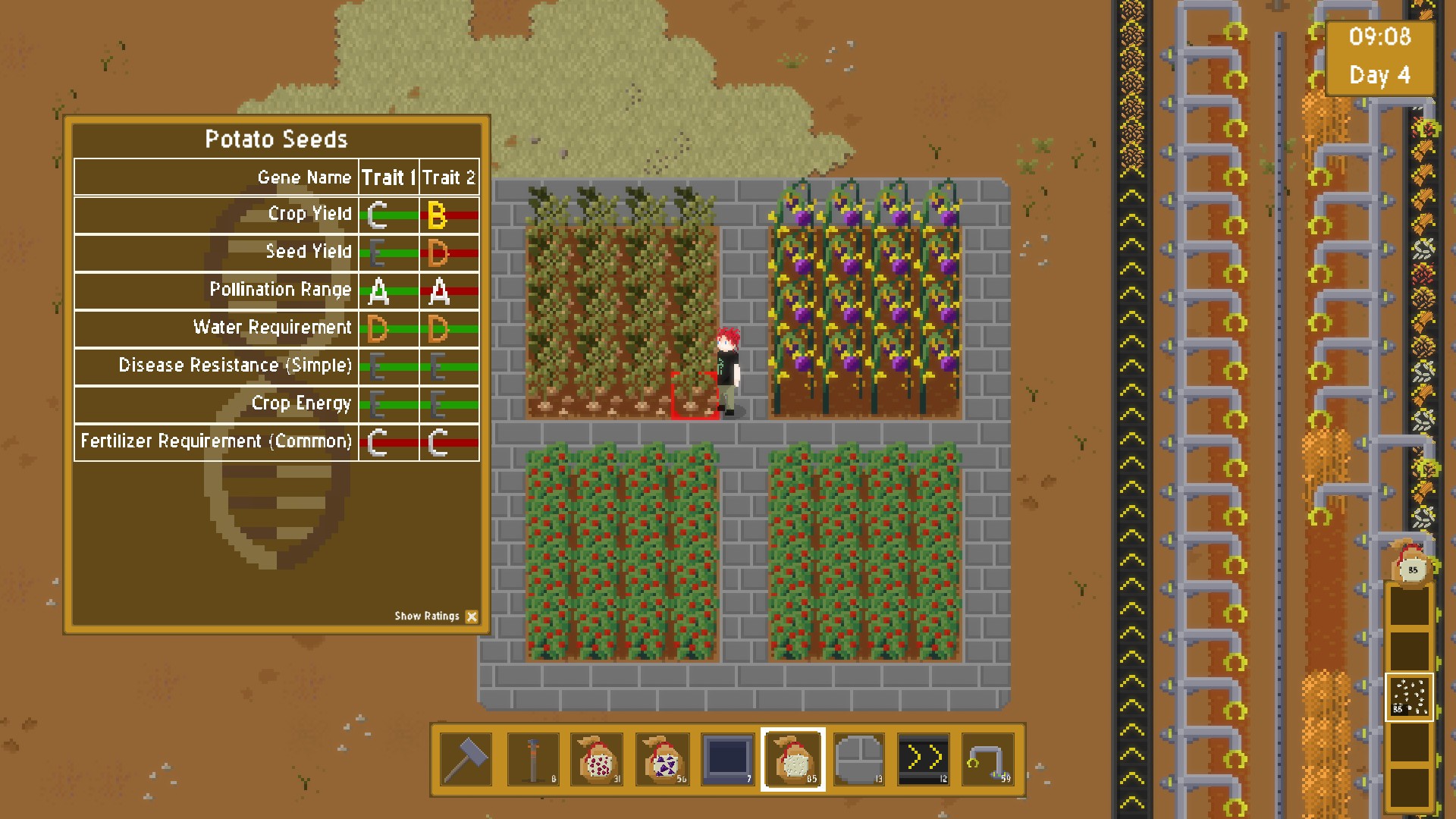Select the white potato seed bag slot
This screenshot has width=1456, height=819.
tap(793, 758)
